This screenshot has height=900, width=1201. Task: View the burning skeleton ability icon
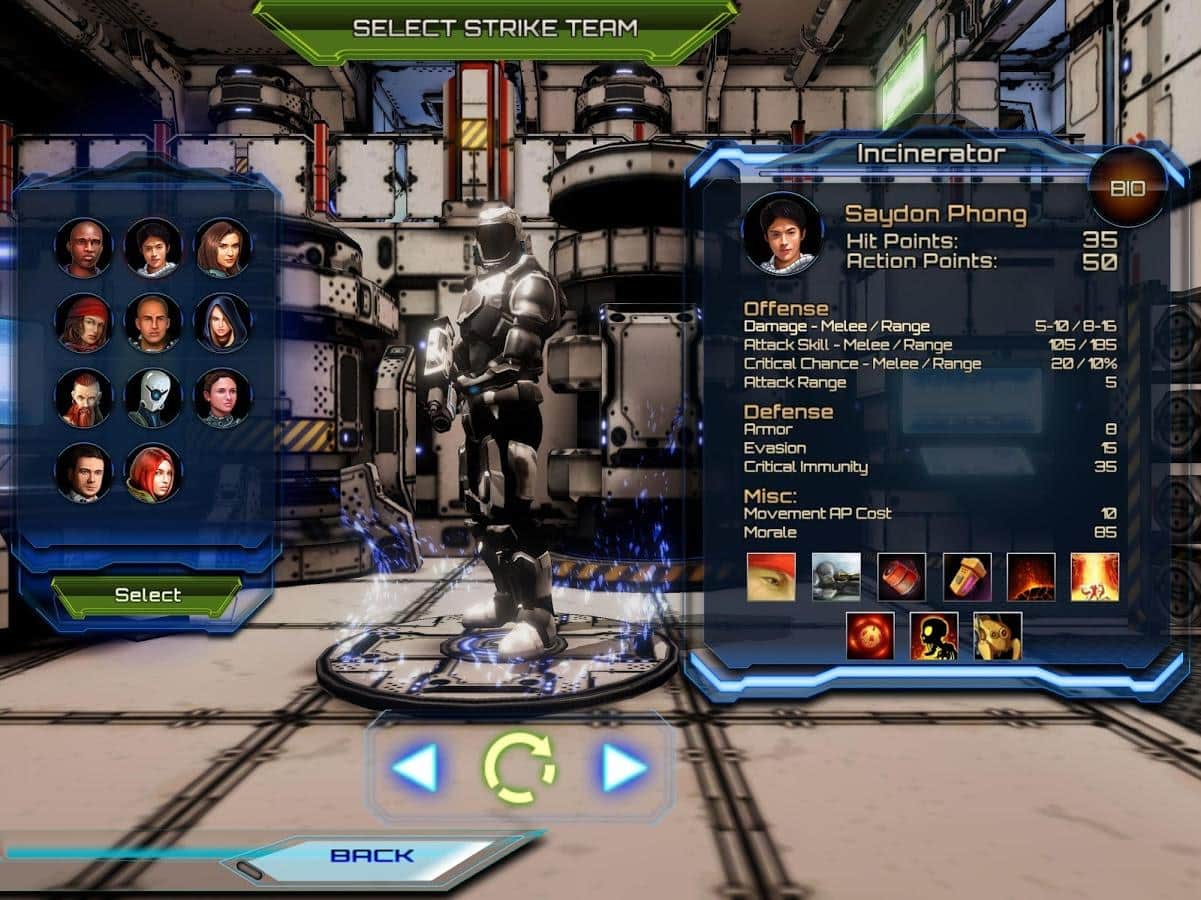point(934,636)
